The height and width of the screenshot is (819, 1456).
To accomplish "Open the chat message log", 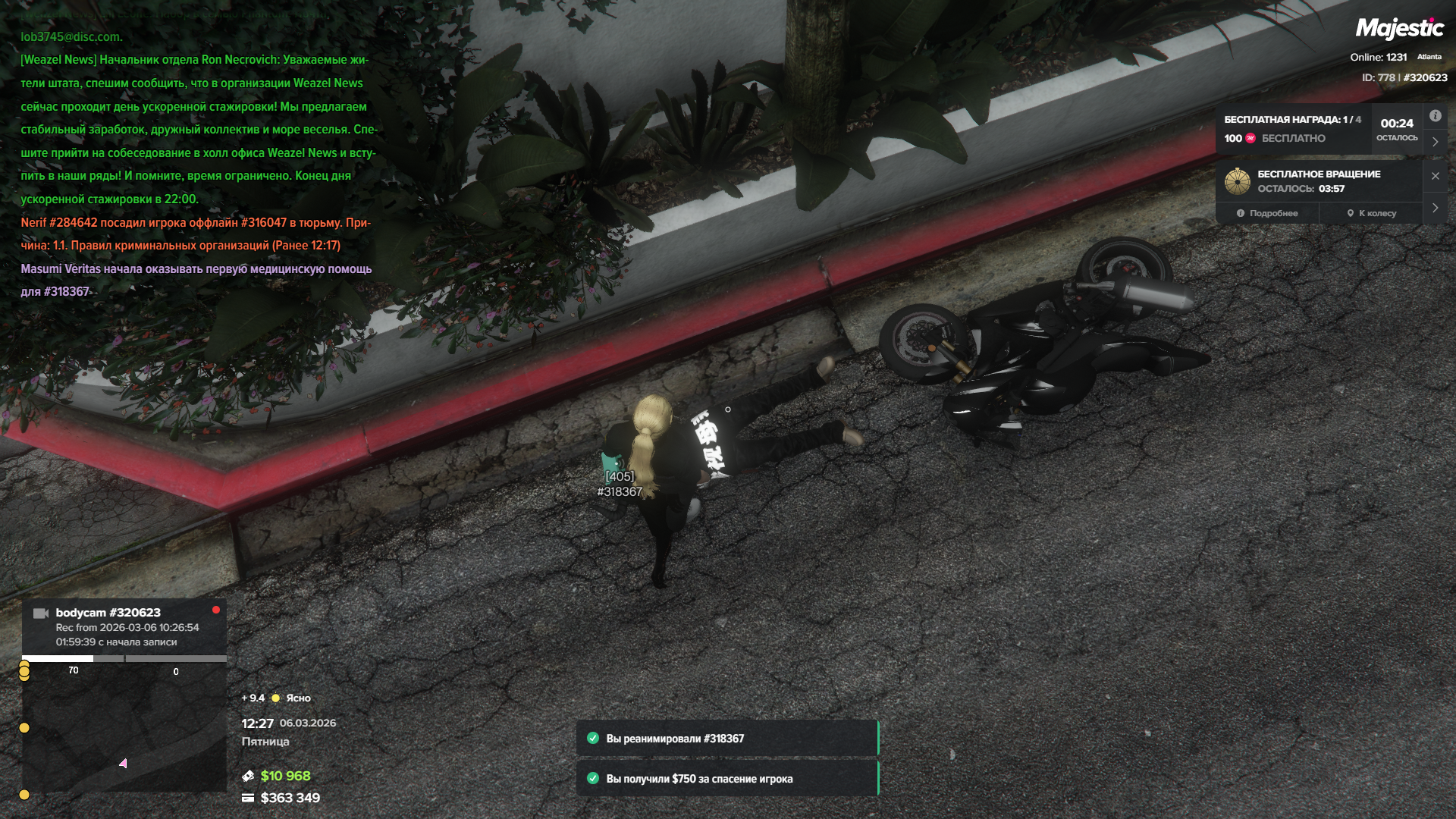I will (x=197, y=164).
